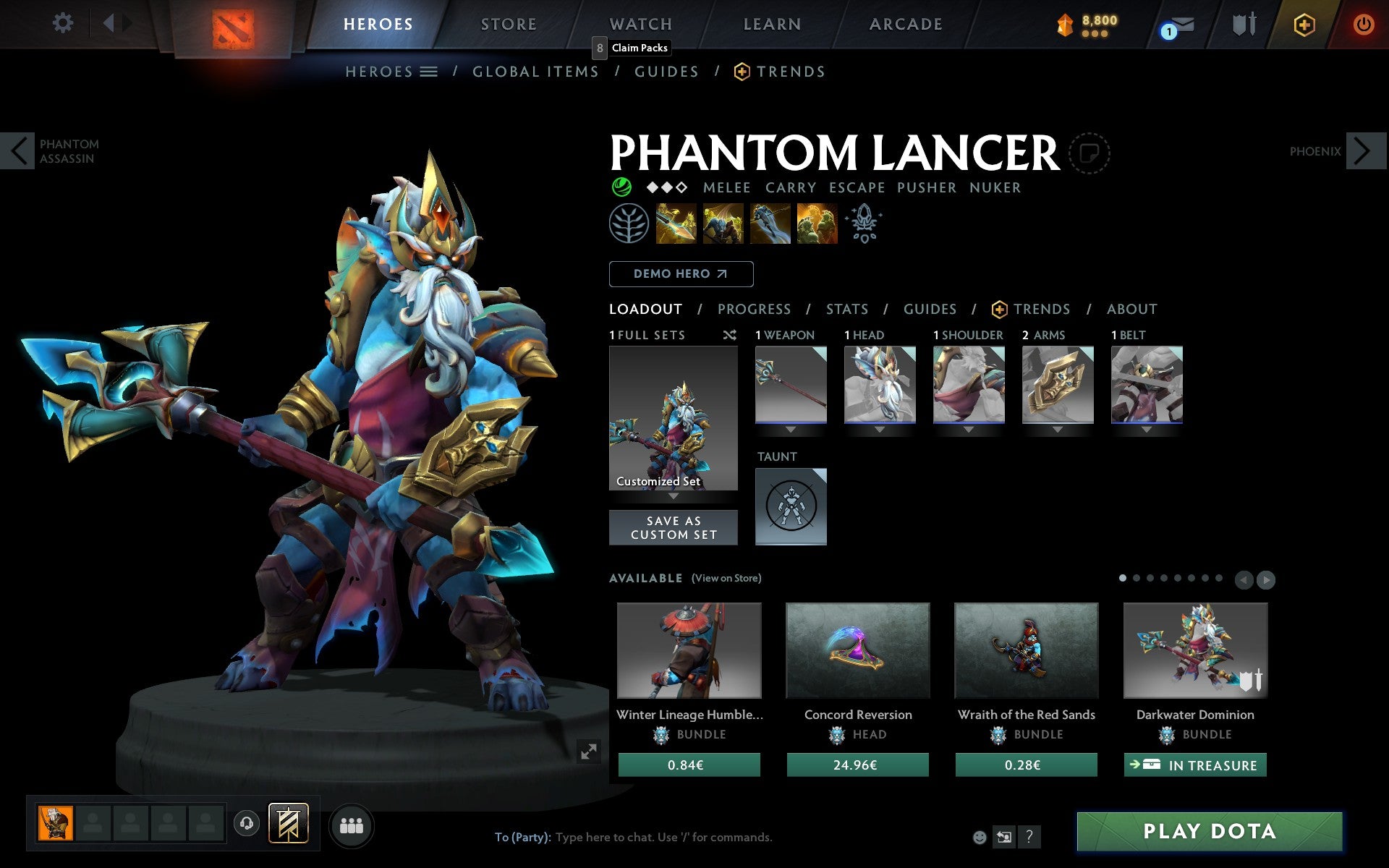Open the Dota Plus hexagon icon
Screen dimensions: 1389x868
[x=1302, y=24]
